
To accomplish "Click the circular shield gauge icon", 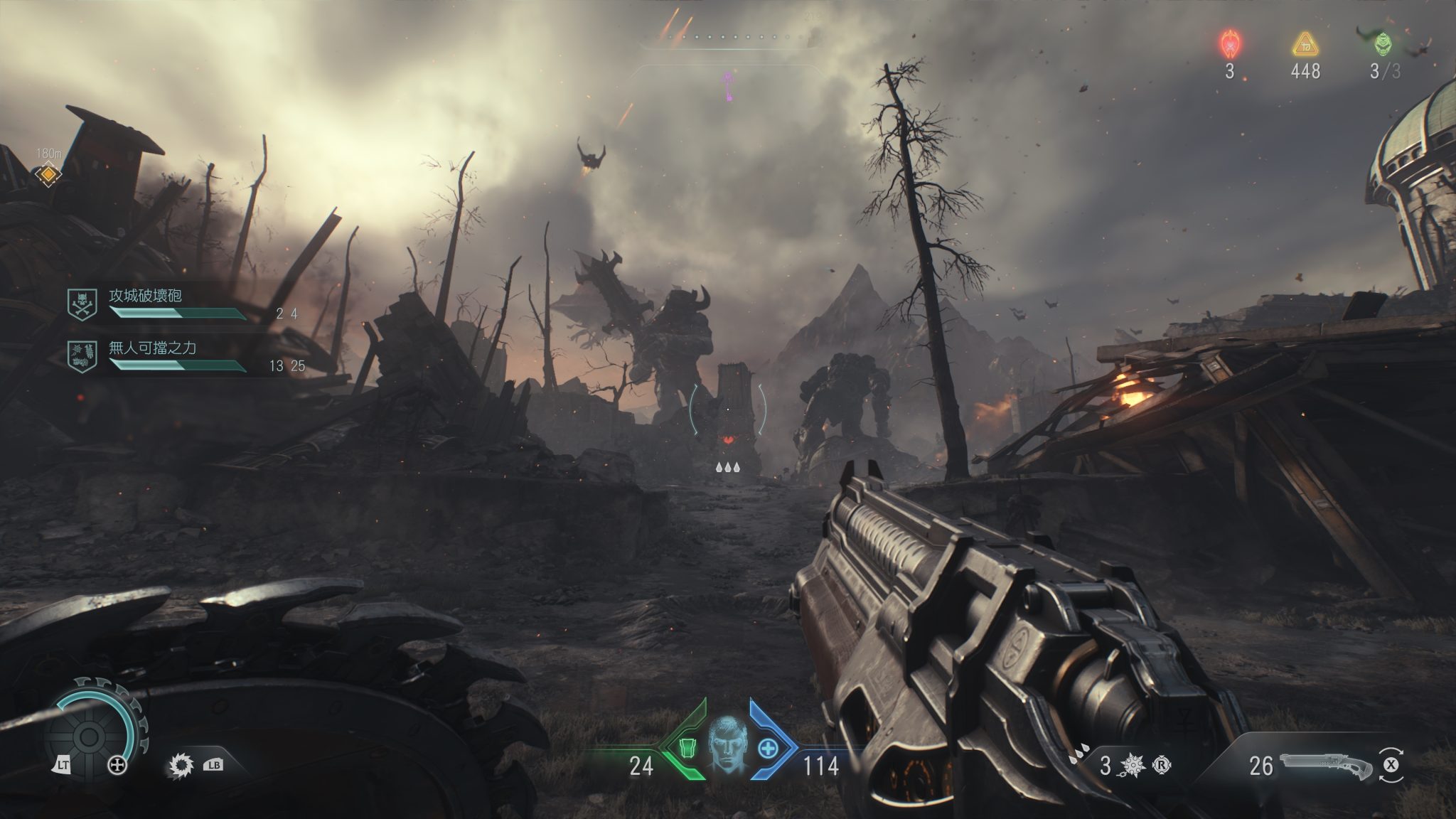I will (x=90, y=737).
